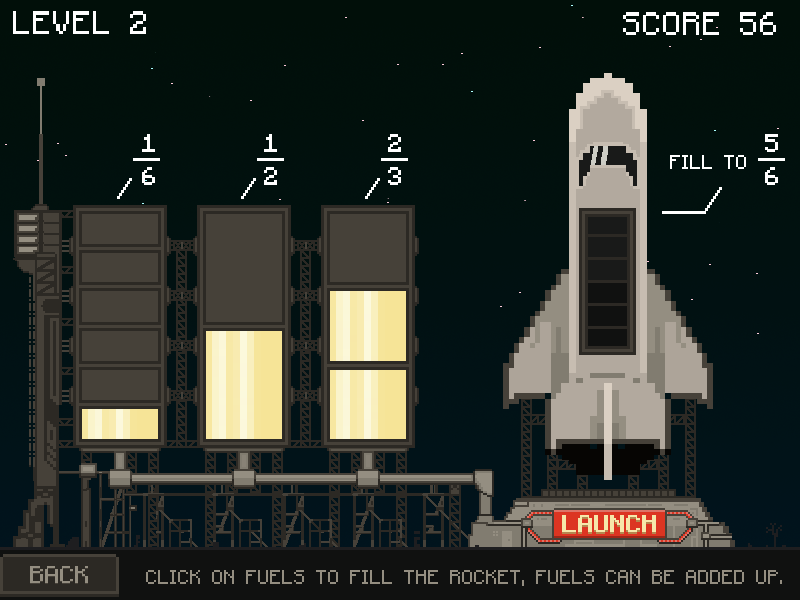Select the 1/6 fuel tank
Screen dimensions: 800x600
pos(120,325)
